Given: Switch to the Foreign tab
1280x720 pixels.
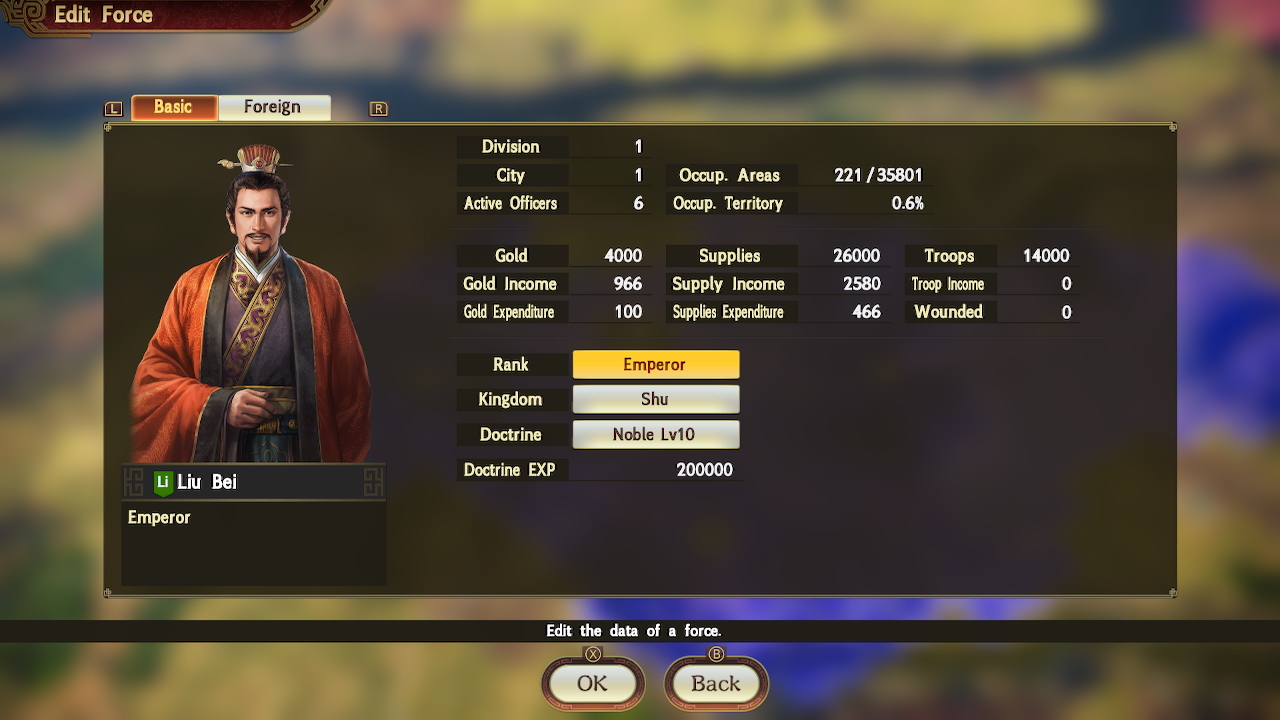Looking at the screenshot, I should click(274, 106).
